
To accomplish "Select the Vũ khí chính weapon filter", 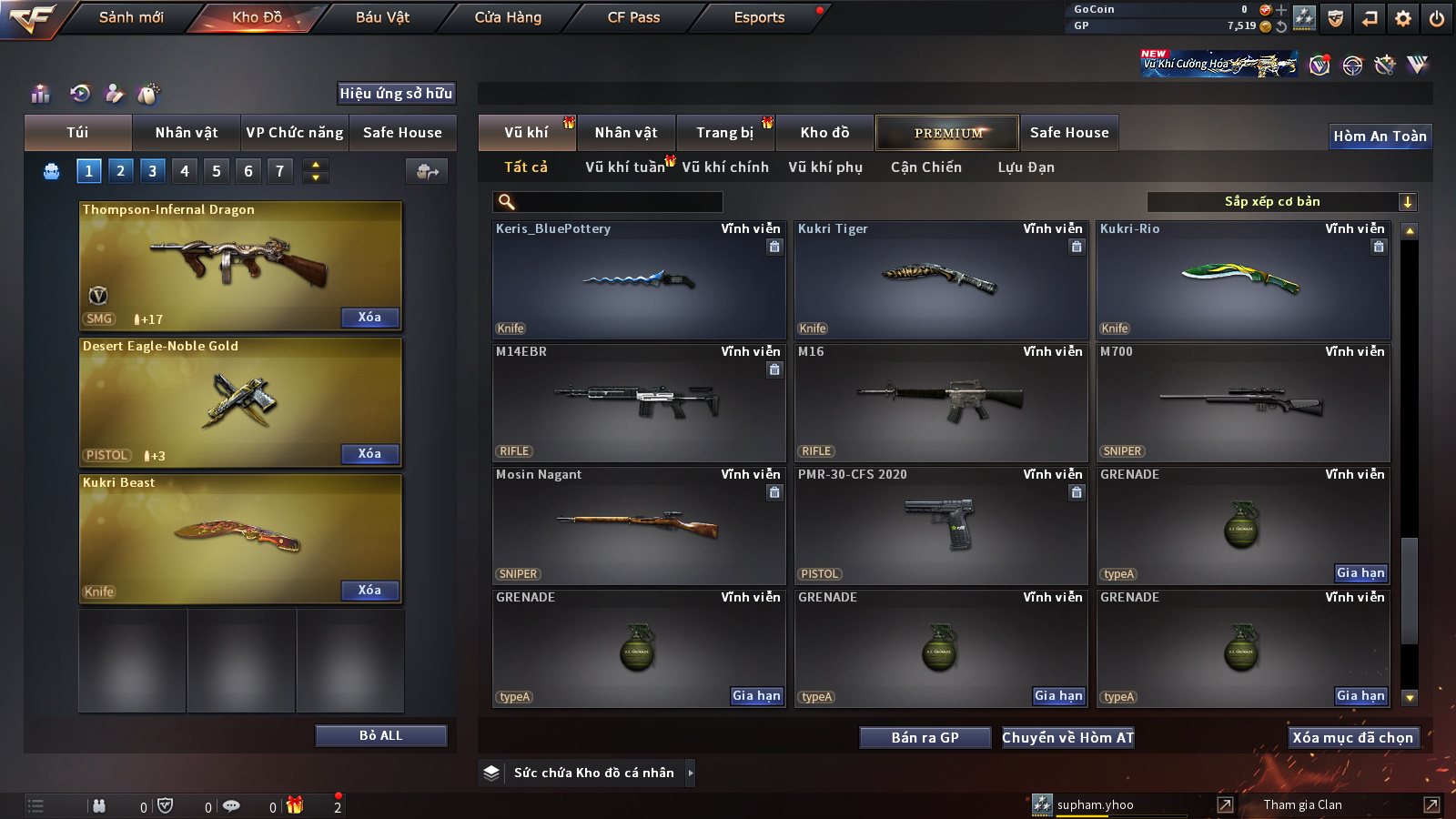I will tap(725, 167).
